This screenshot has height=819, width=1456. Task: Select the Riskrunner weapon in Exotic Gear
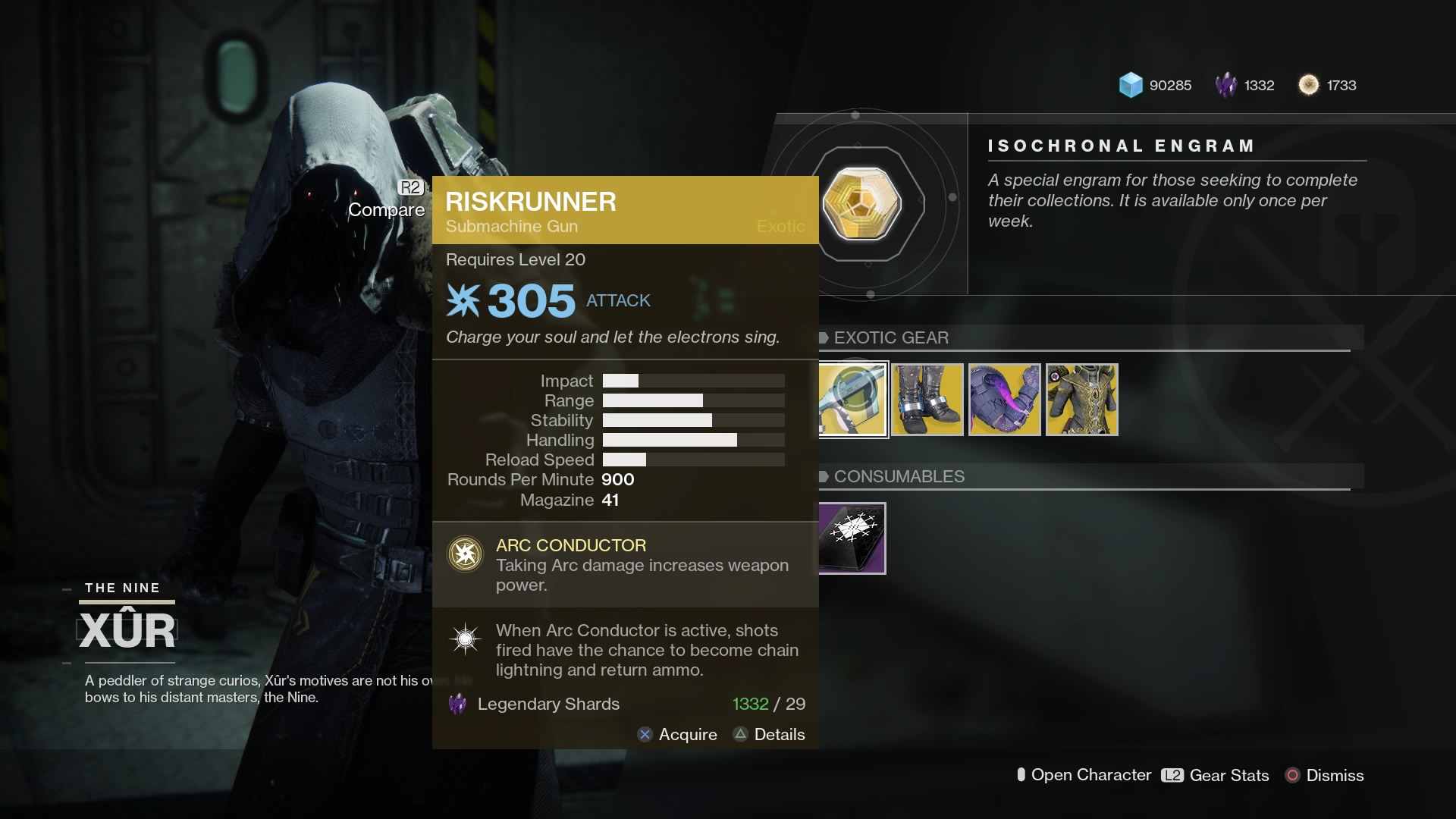(x=851, y=400)
